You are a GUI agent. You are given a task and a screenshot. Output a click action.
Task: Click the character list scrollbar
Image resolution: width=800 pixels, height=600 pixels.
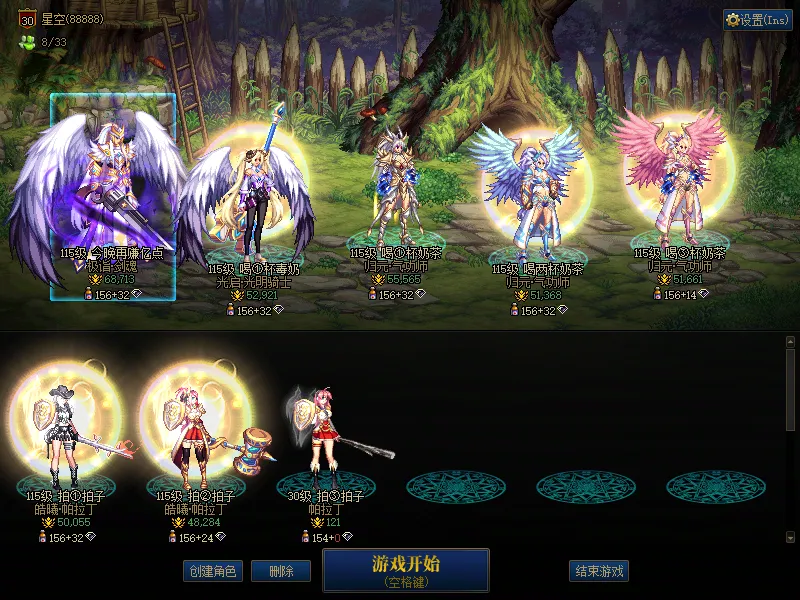pos(790,390)
